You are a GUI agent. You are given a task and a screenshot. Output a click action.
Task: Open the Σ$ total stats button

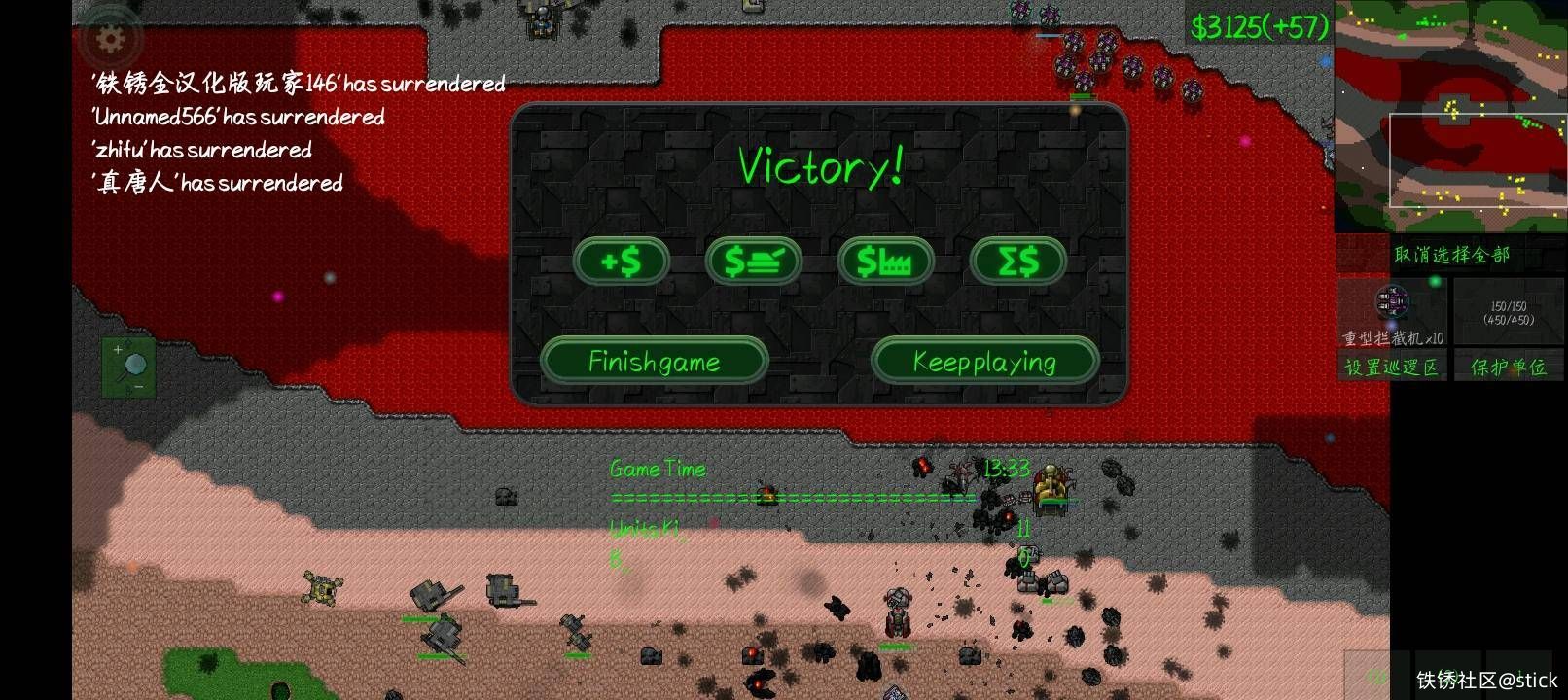click(1017, 262)
